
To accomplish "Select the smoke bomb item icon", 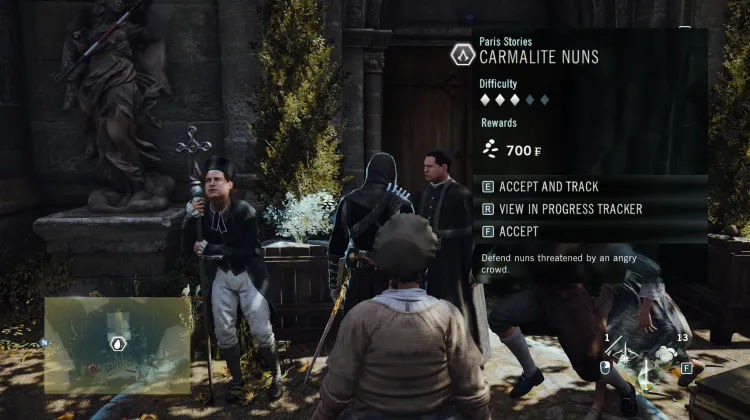I will 663,353.
